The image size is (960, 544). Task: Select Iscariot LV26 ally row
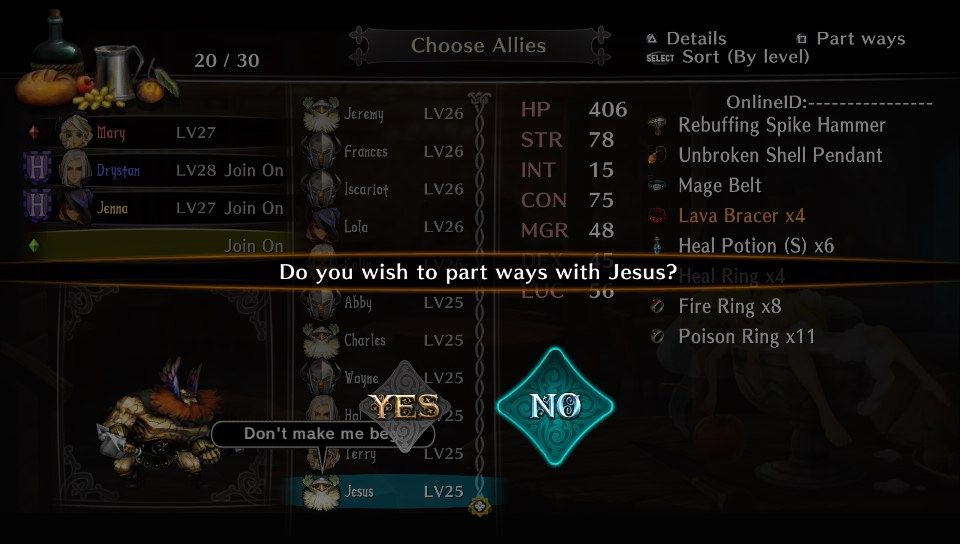[x=385, y=189]
